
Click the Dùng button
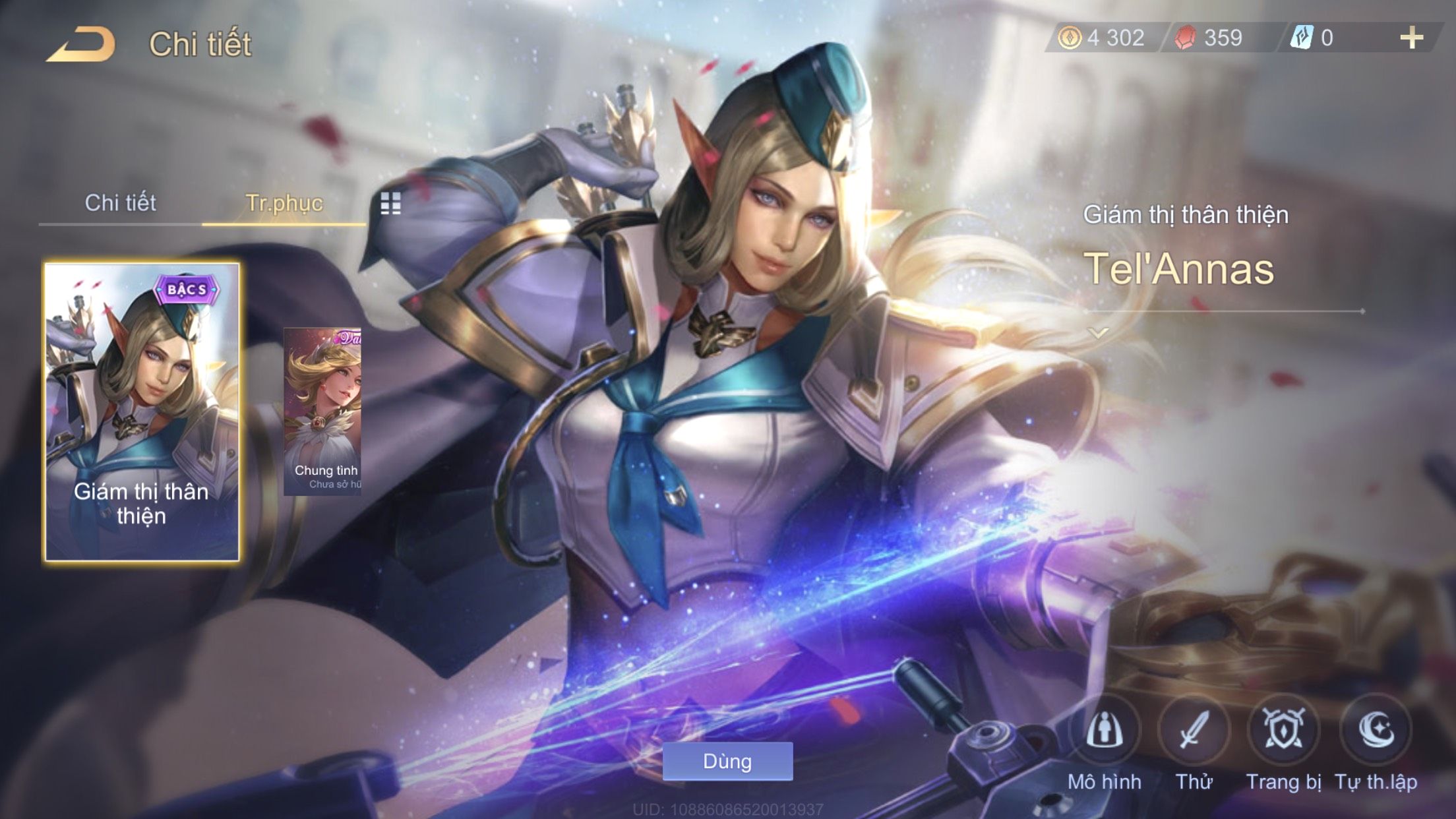(x=727, y=762)
